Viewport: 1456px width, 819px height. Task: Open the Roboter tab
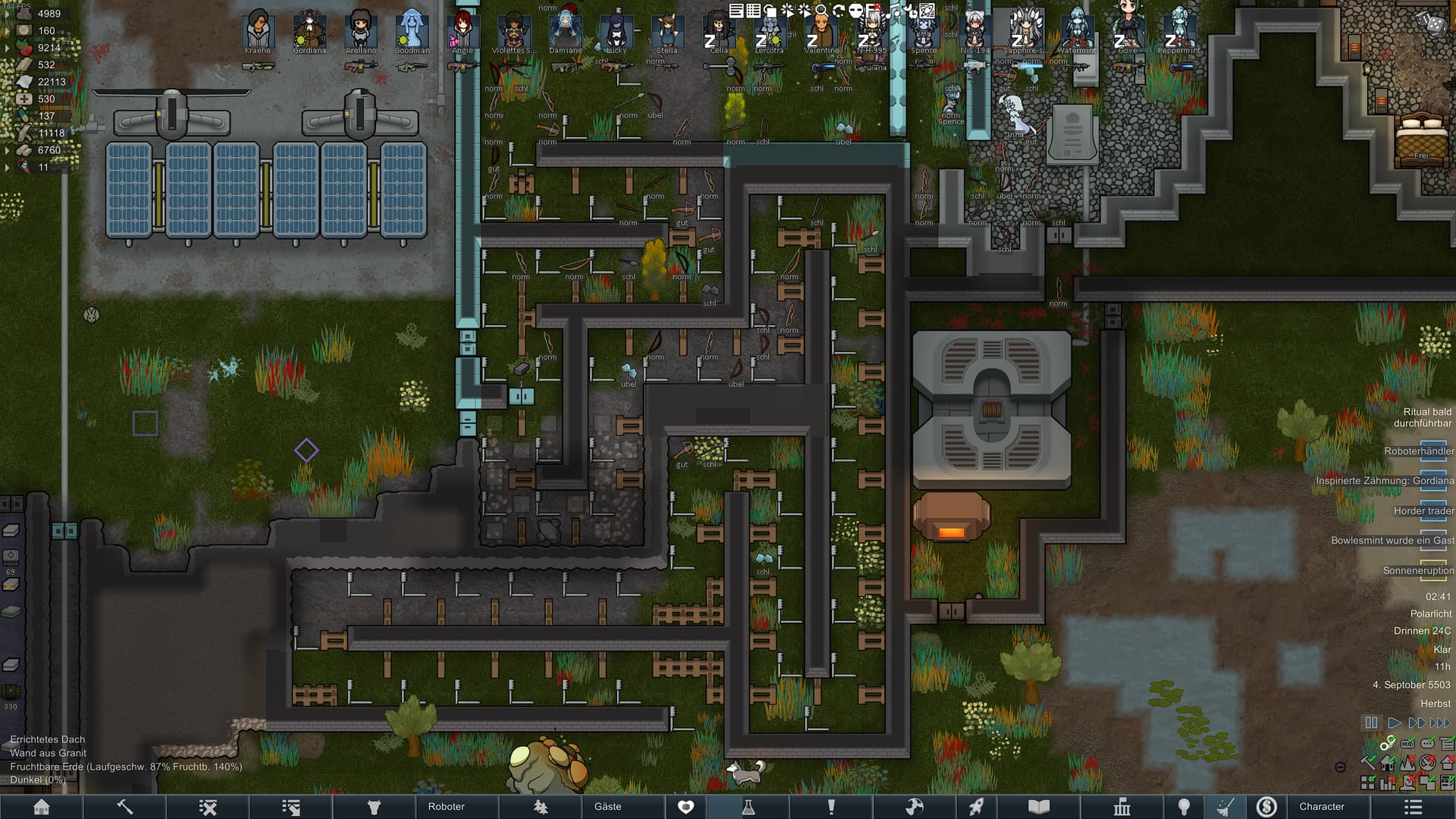(x=446, y=807)
